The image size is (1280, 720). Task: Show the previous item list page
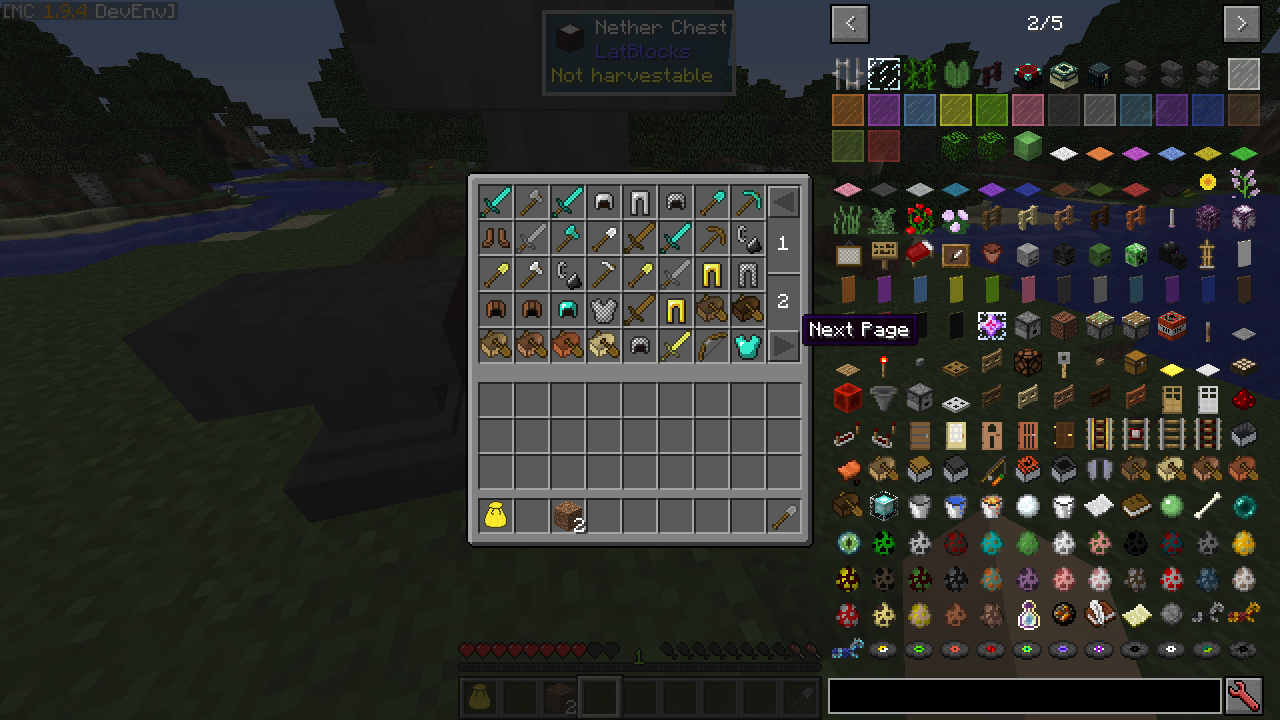click(850, 23)
